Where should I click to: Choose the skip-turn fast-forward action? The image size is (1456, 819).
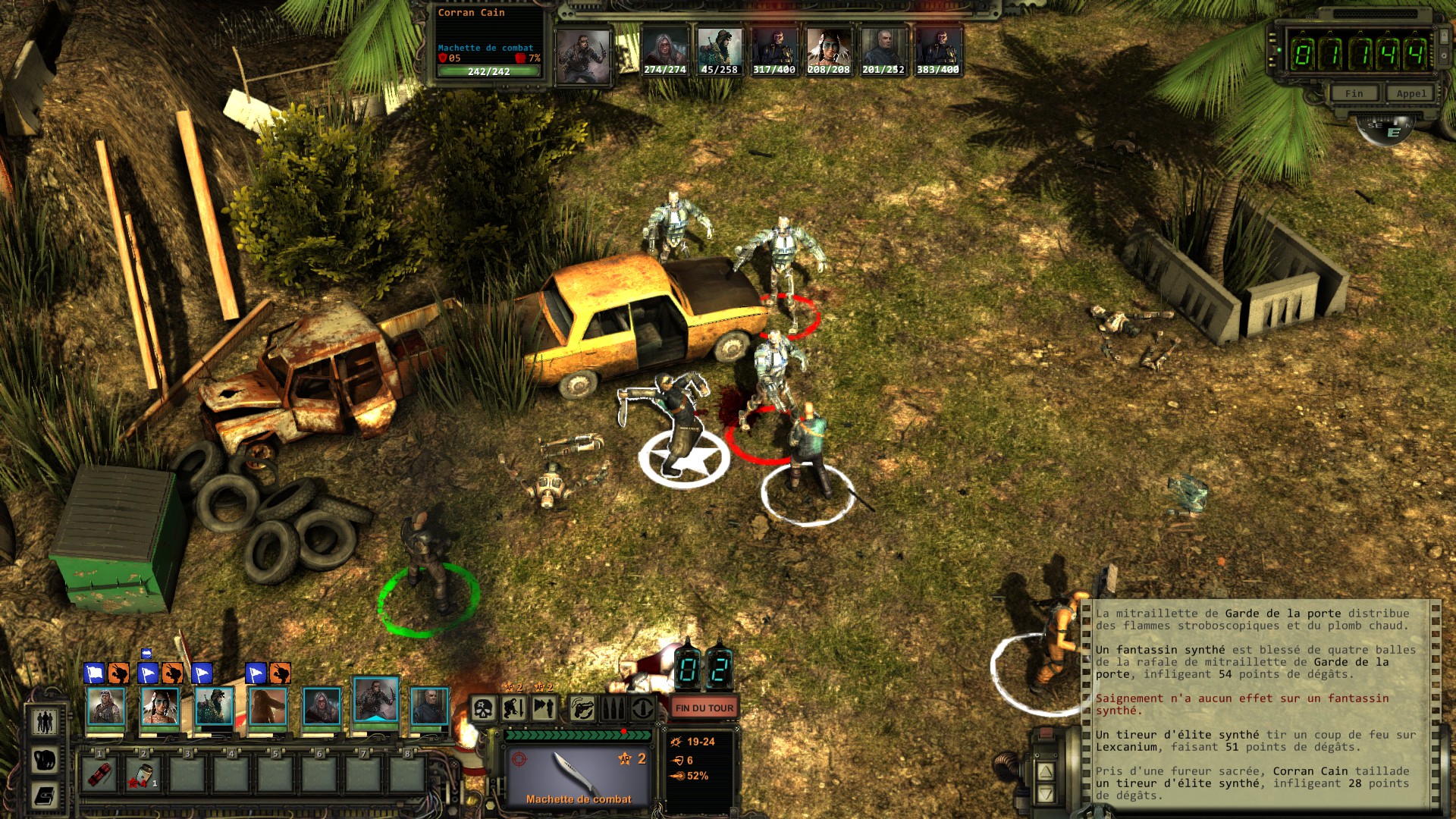(545, 709)
